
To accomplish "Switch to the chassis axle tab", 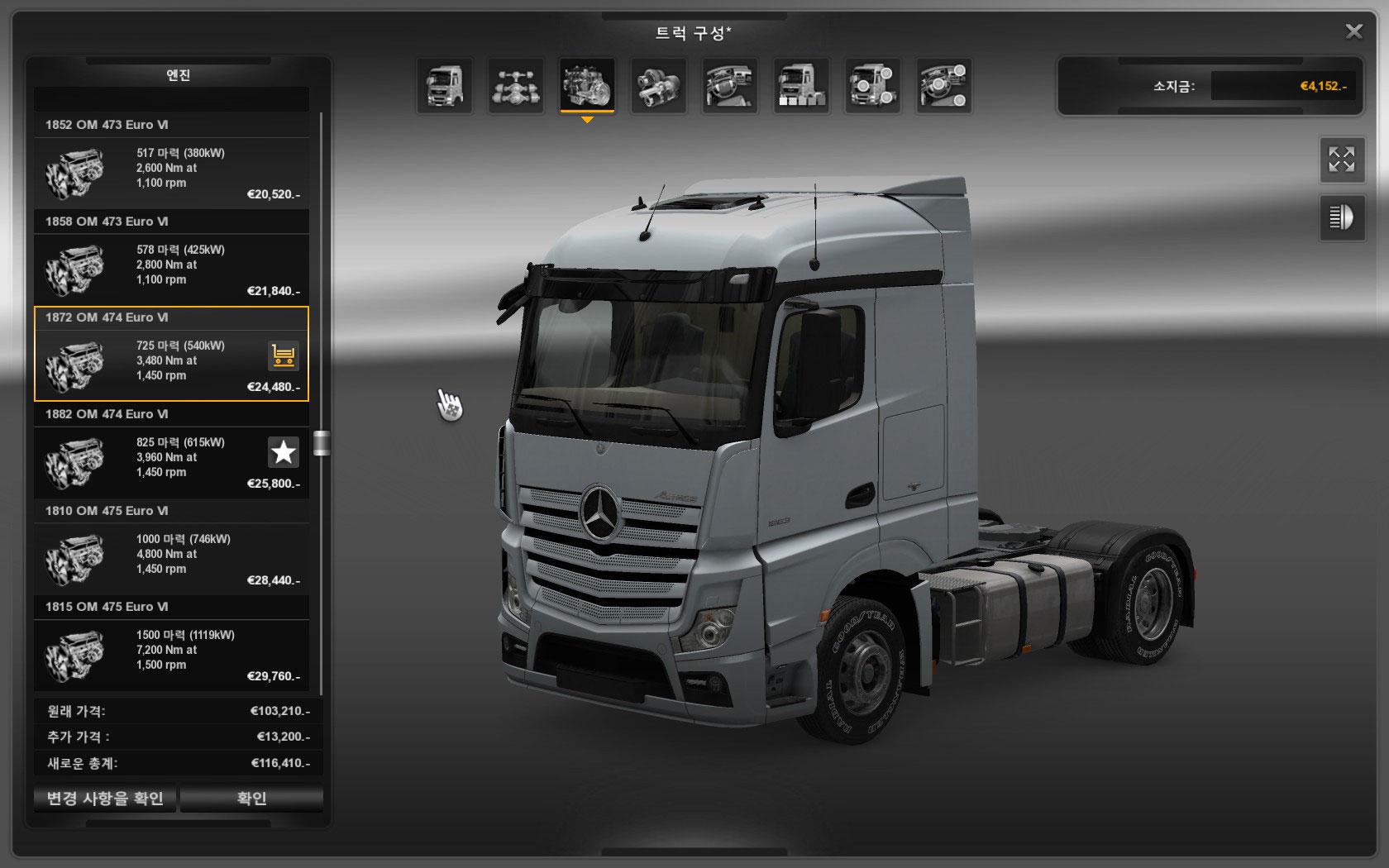I will (516, 85).
